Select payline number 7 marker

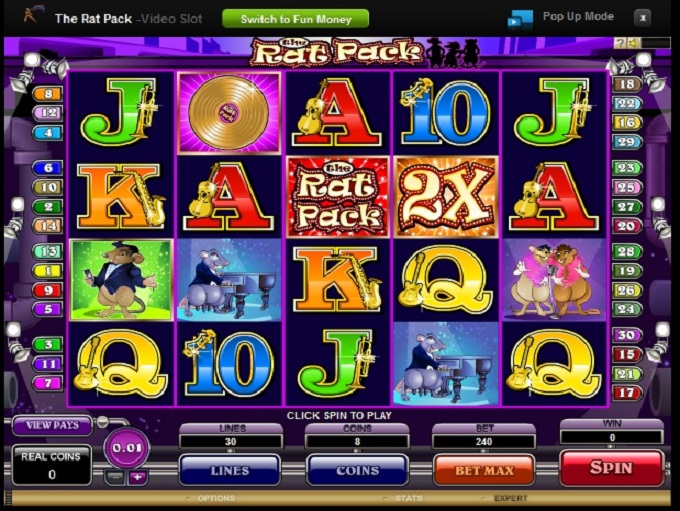coord(48,383)
